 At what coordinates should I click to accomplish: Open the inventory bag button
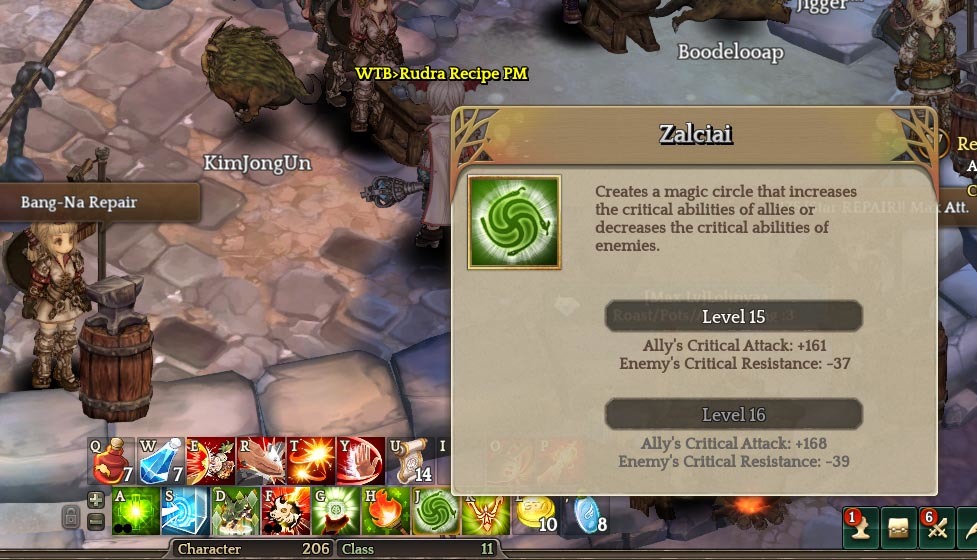coord(899,528)
